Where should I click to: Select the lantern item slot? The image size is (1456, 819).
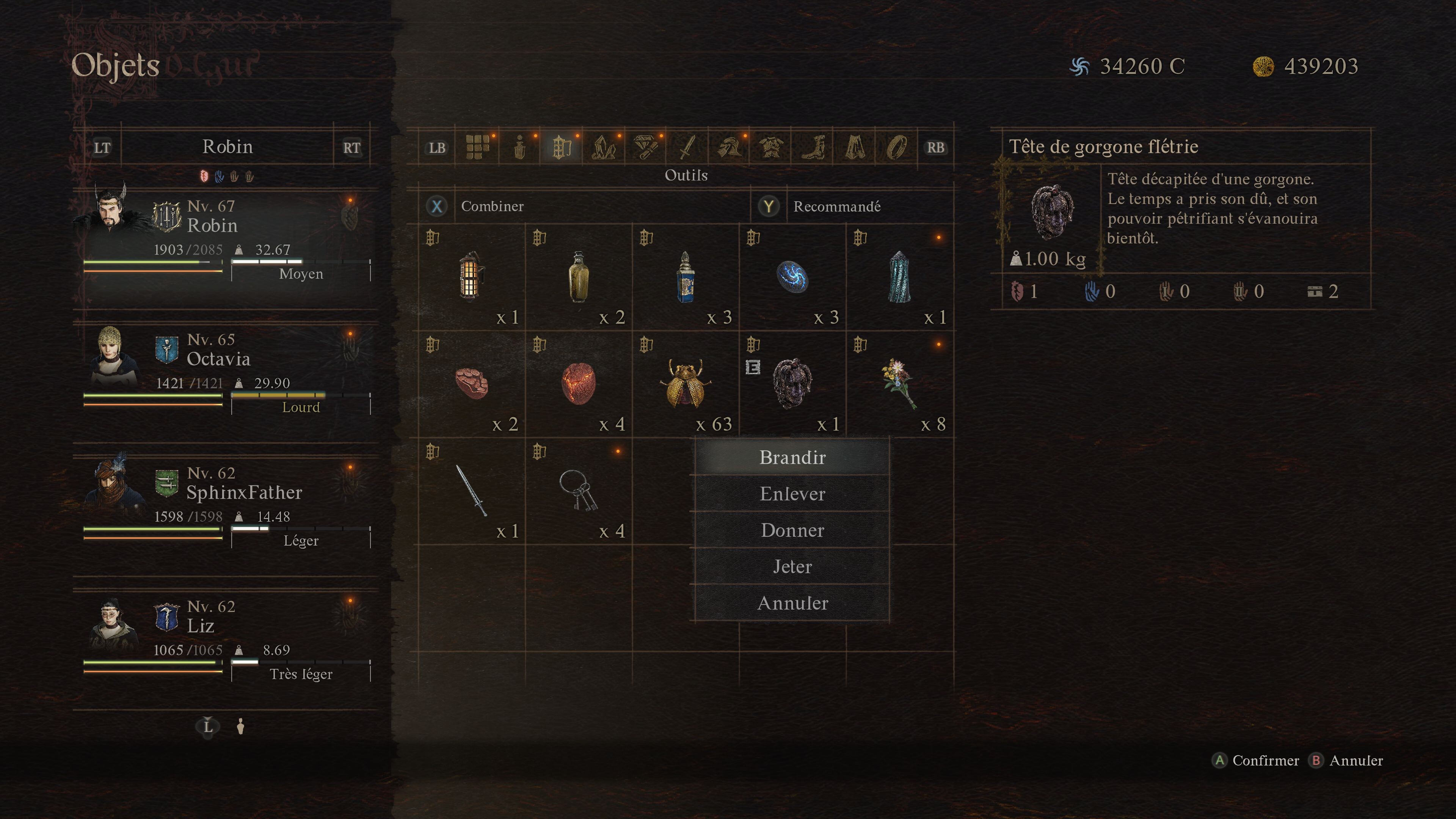click(471, 277)
